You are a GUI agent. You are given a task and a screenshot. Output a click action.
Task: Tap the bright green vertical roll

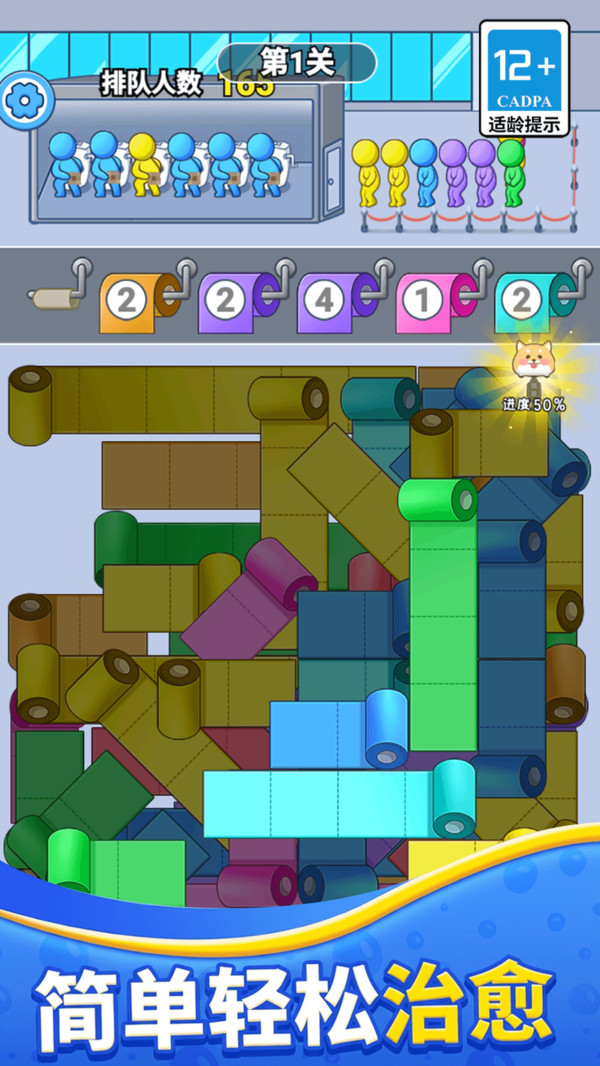tap(441, 620)
